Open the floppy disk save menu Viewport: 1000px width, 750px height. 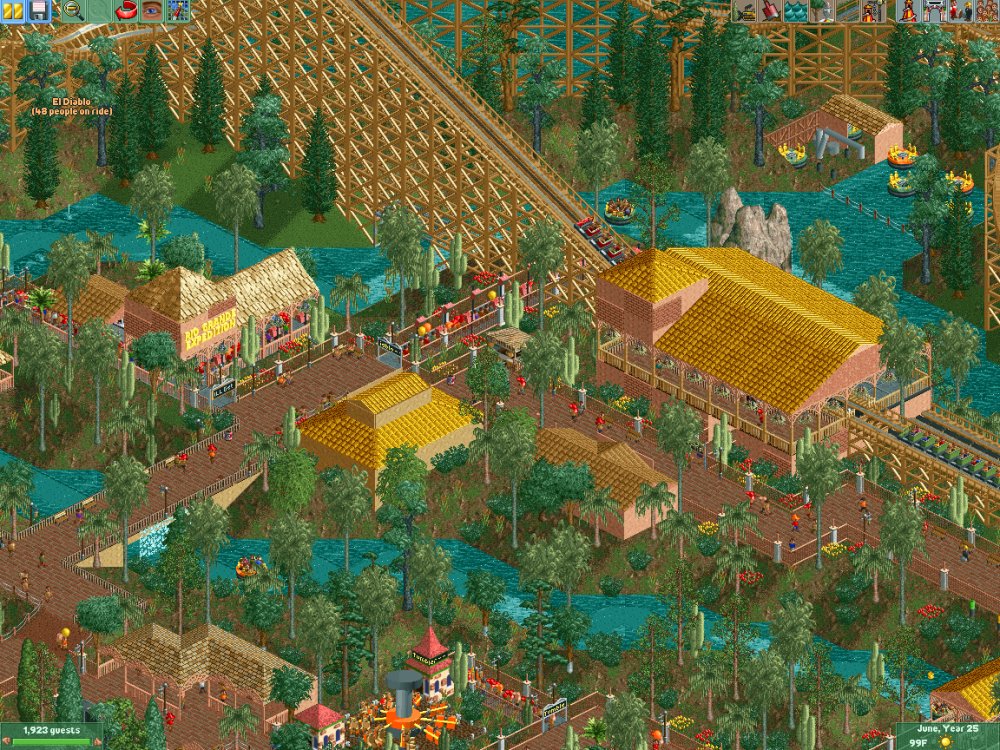(x=39, y=11)
